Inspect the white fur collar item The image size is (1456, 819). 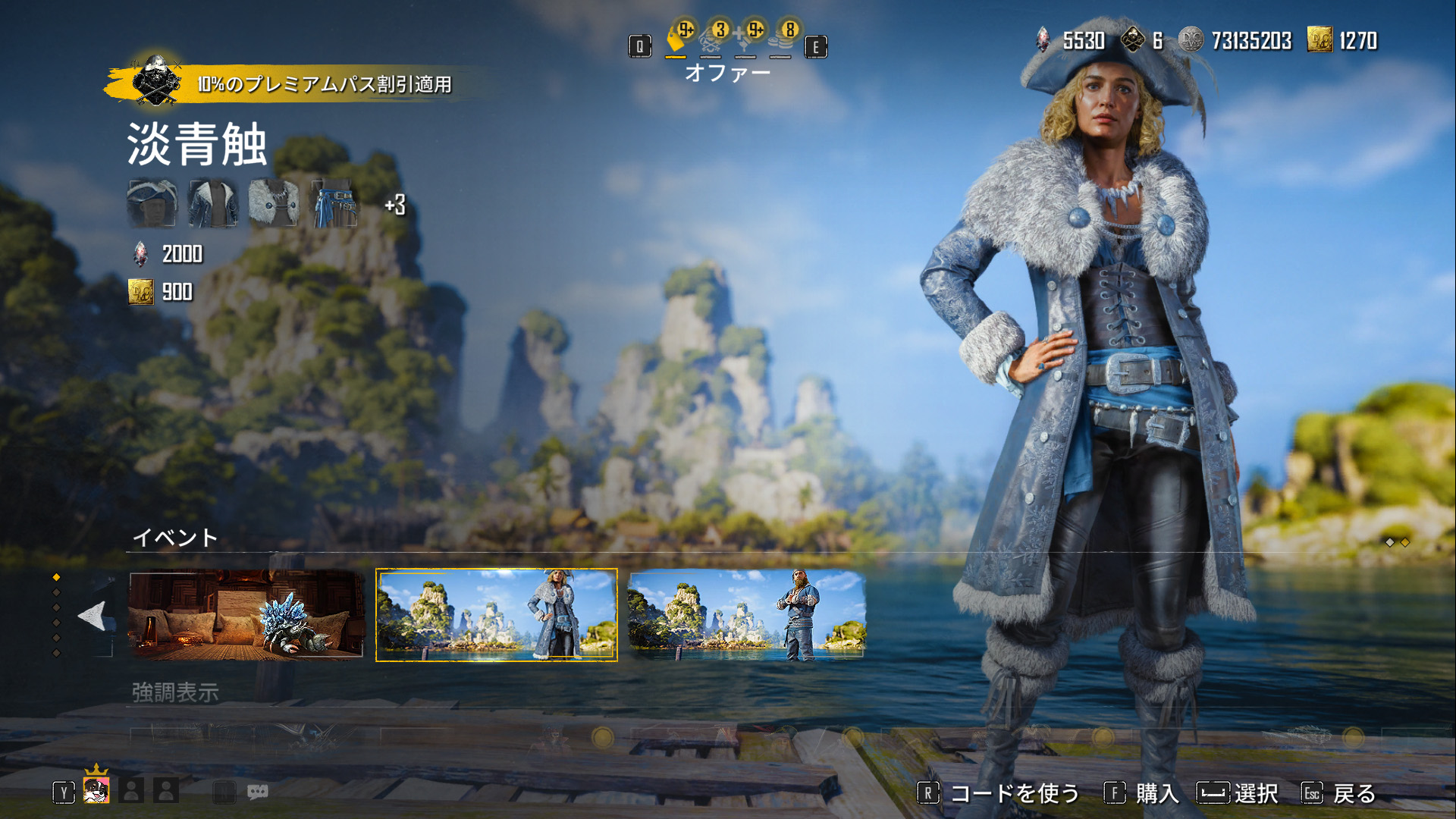click(x=274, y=203)
